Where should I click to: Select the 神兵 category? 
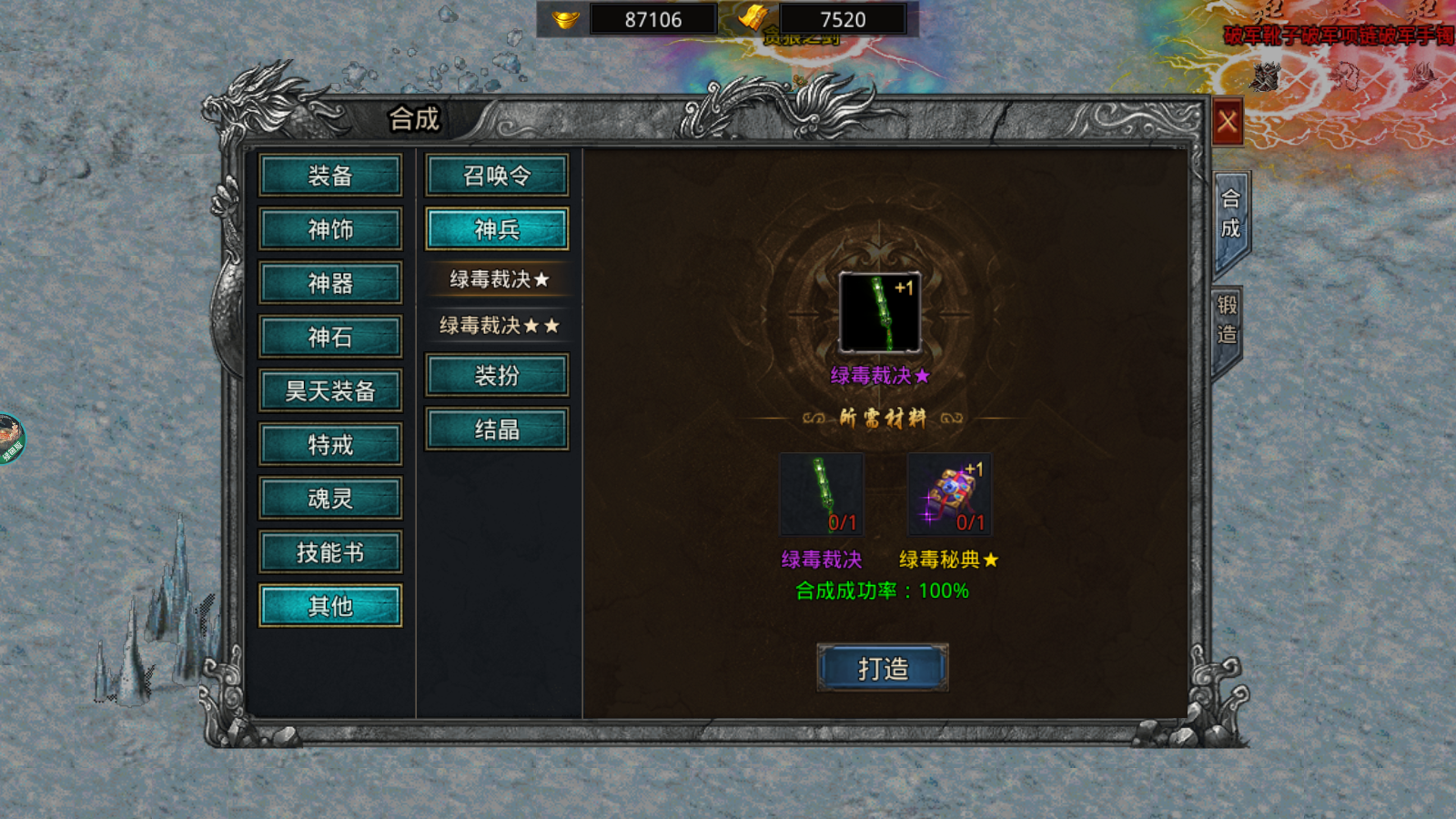pos(497,229)
